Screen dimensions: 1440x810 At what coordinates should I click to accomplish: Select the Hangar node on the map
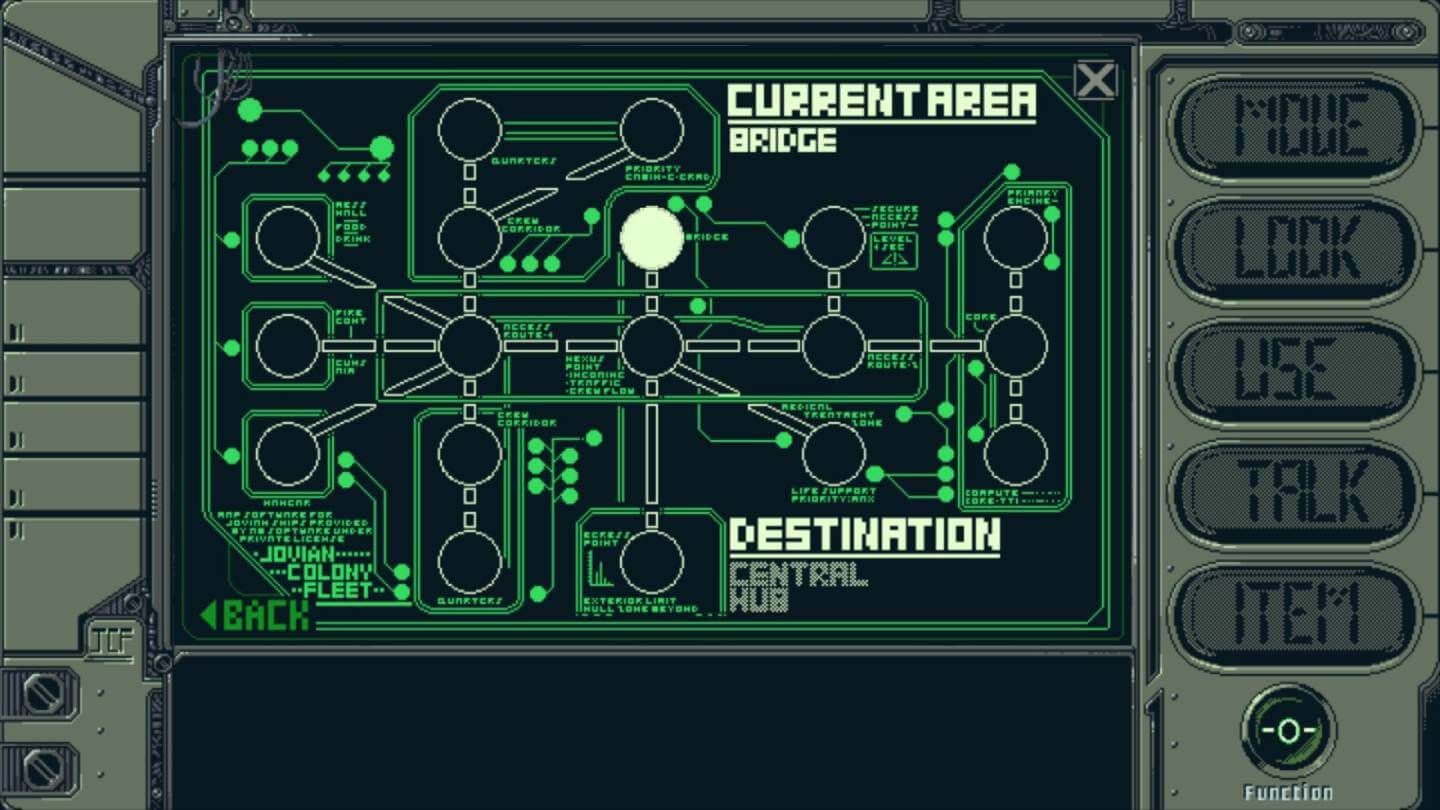(288, 453)
